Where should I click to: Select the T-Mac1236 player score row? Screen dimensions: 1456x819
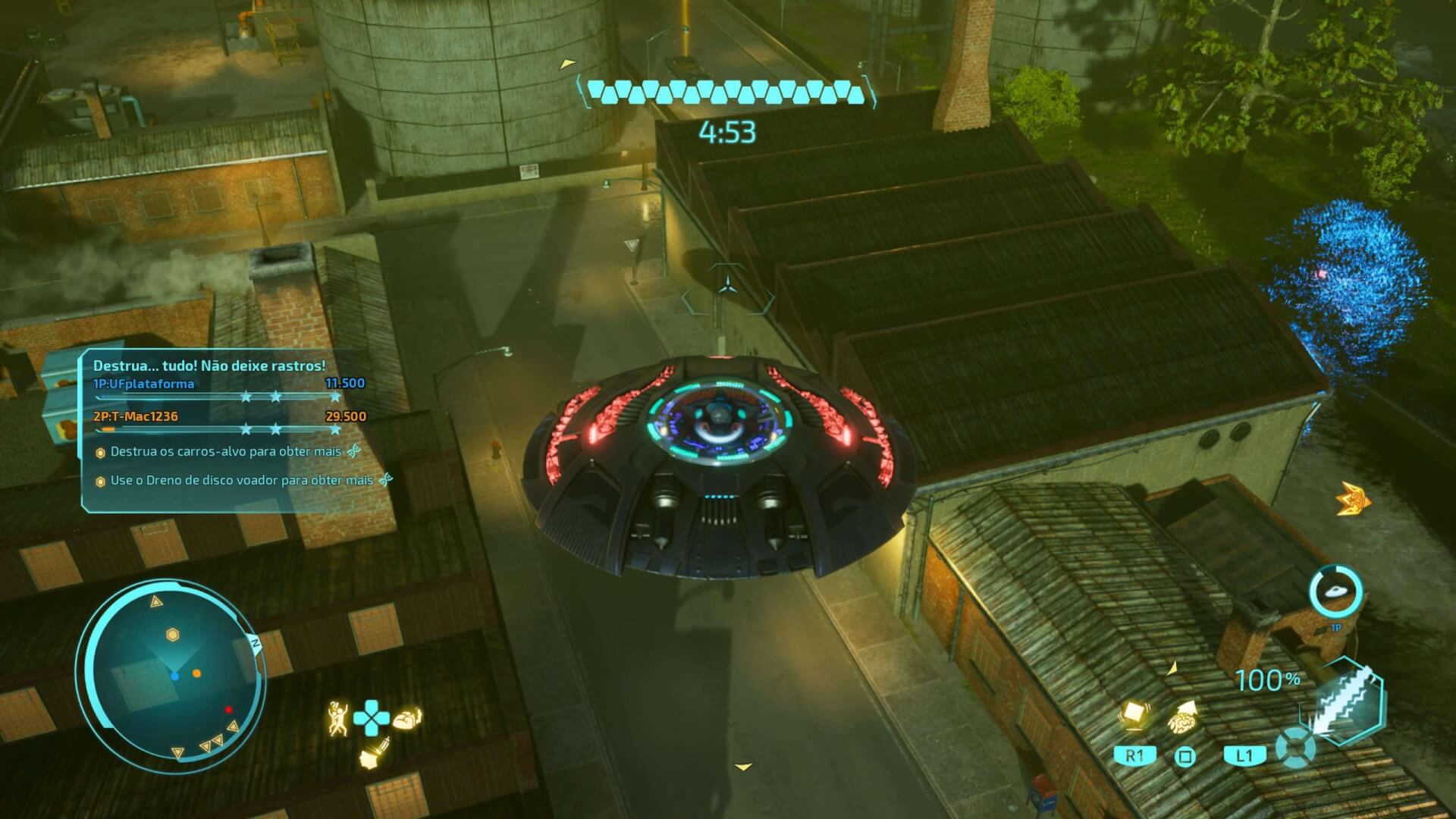(x=229, y=417)
